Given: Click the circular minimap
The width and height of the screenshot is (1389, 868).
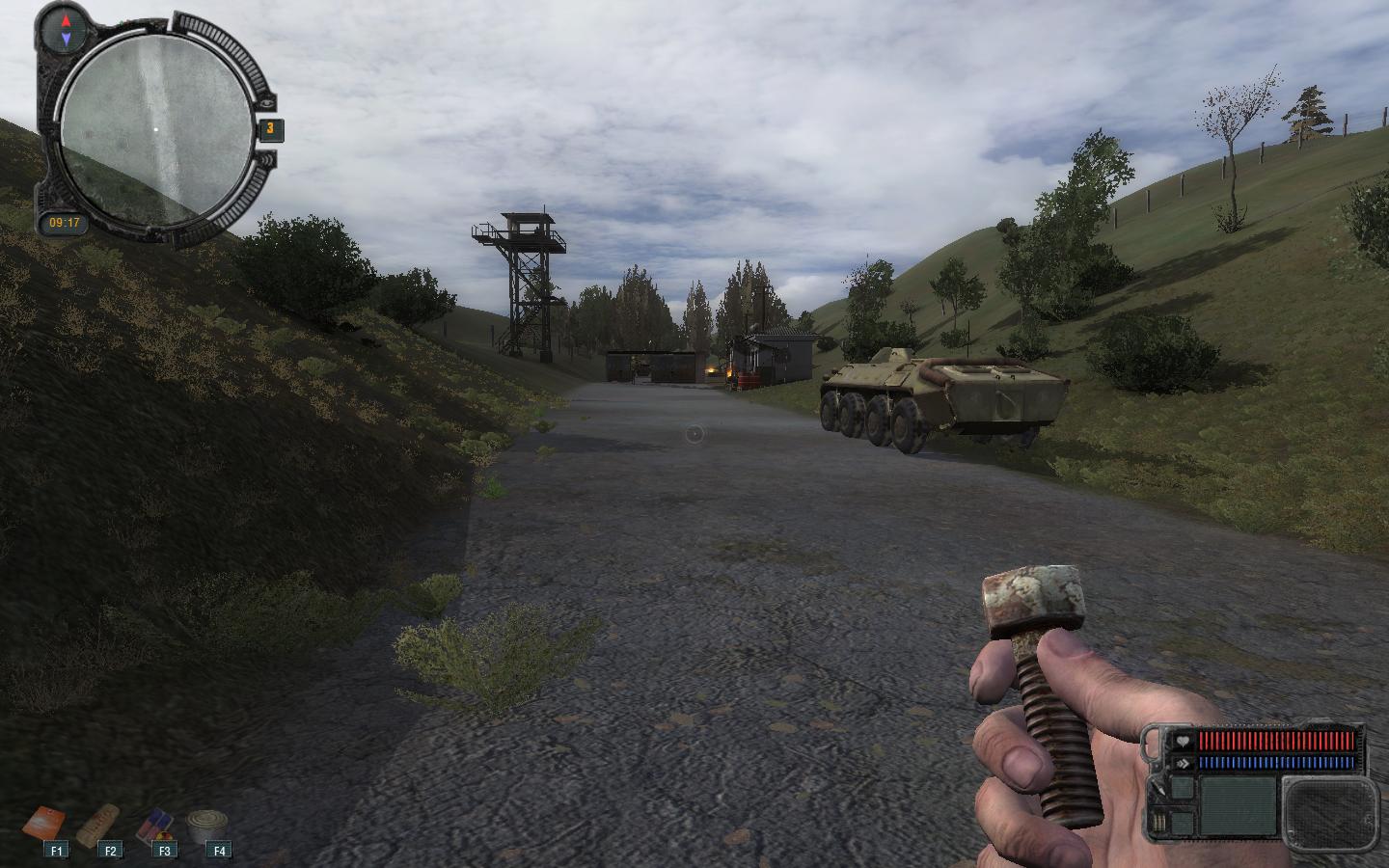Looking at the screenshot, I should tap(155, 129).
